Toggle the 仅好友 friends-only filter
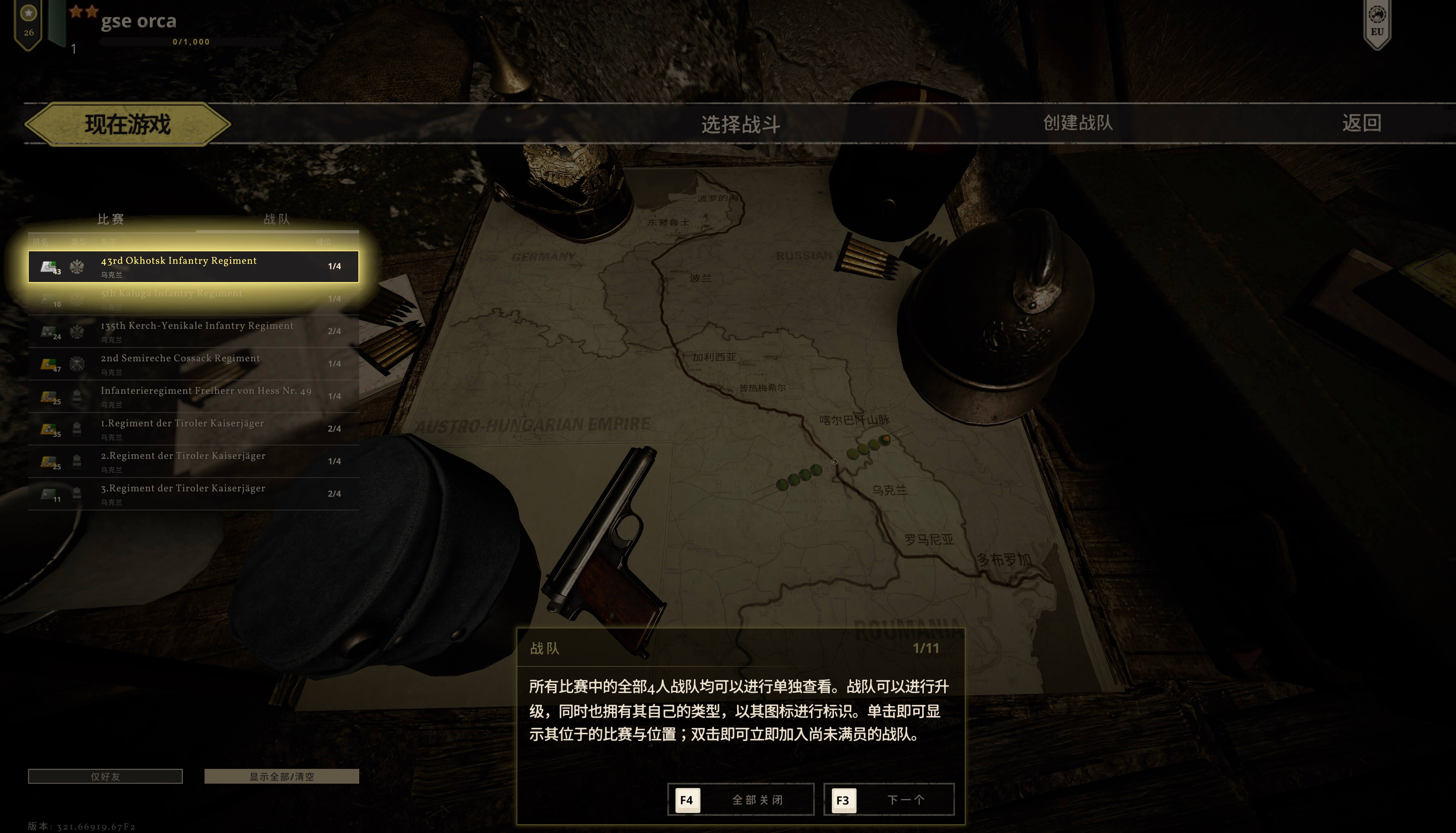 tap(105, 776)
